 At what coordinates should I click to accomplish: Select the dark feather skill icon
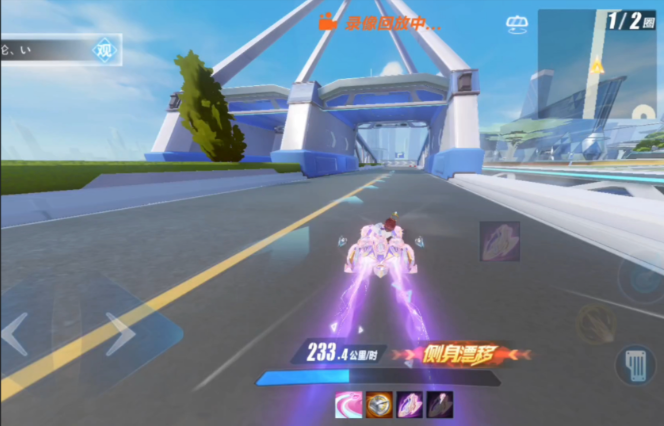point(439,404)
